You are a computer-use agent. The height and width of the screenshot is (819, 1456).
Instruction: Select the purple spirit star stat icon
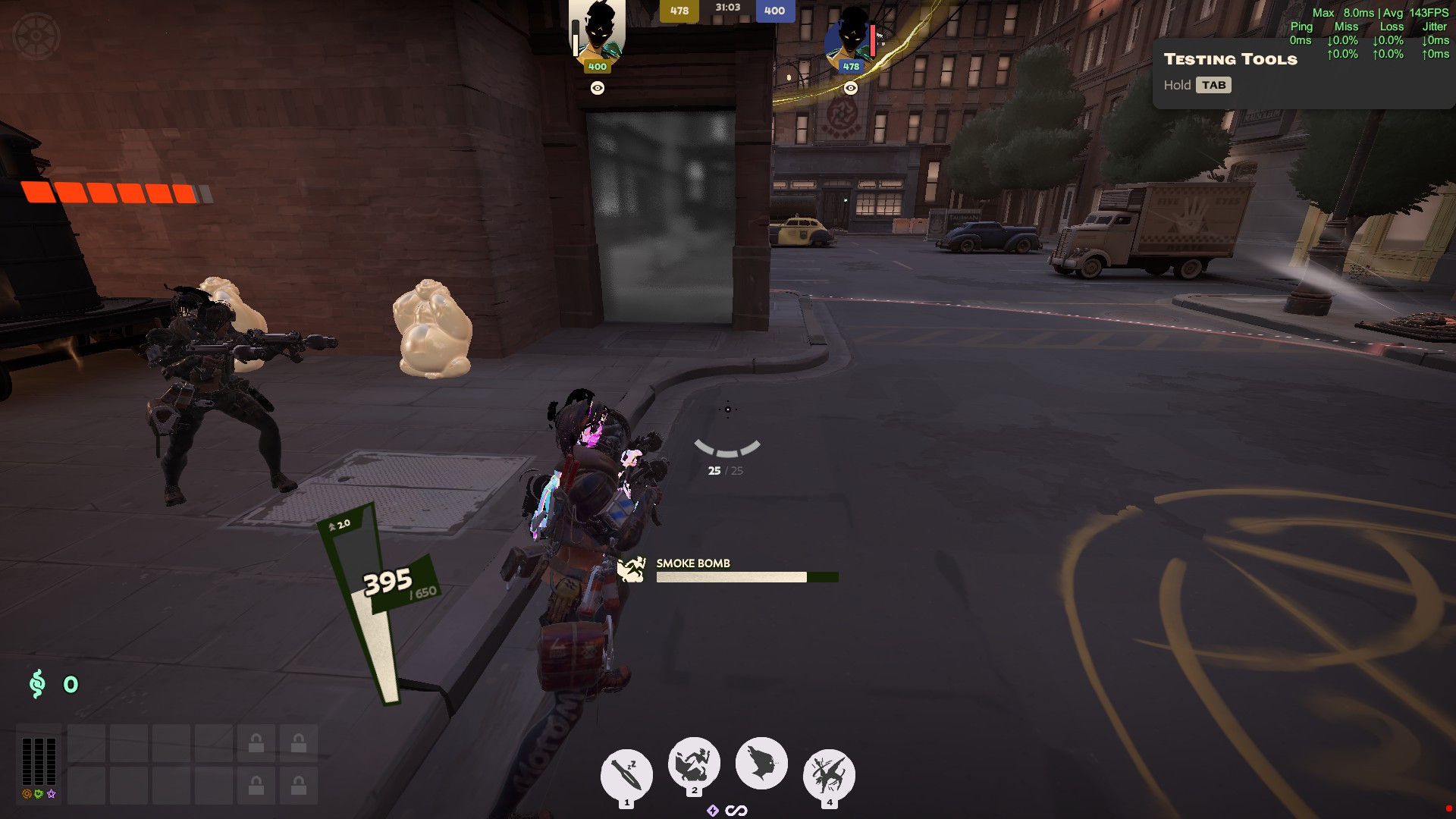click(x=49, y=794)
